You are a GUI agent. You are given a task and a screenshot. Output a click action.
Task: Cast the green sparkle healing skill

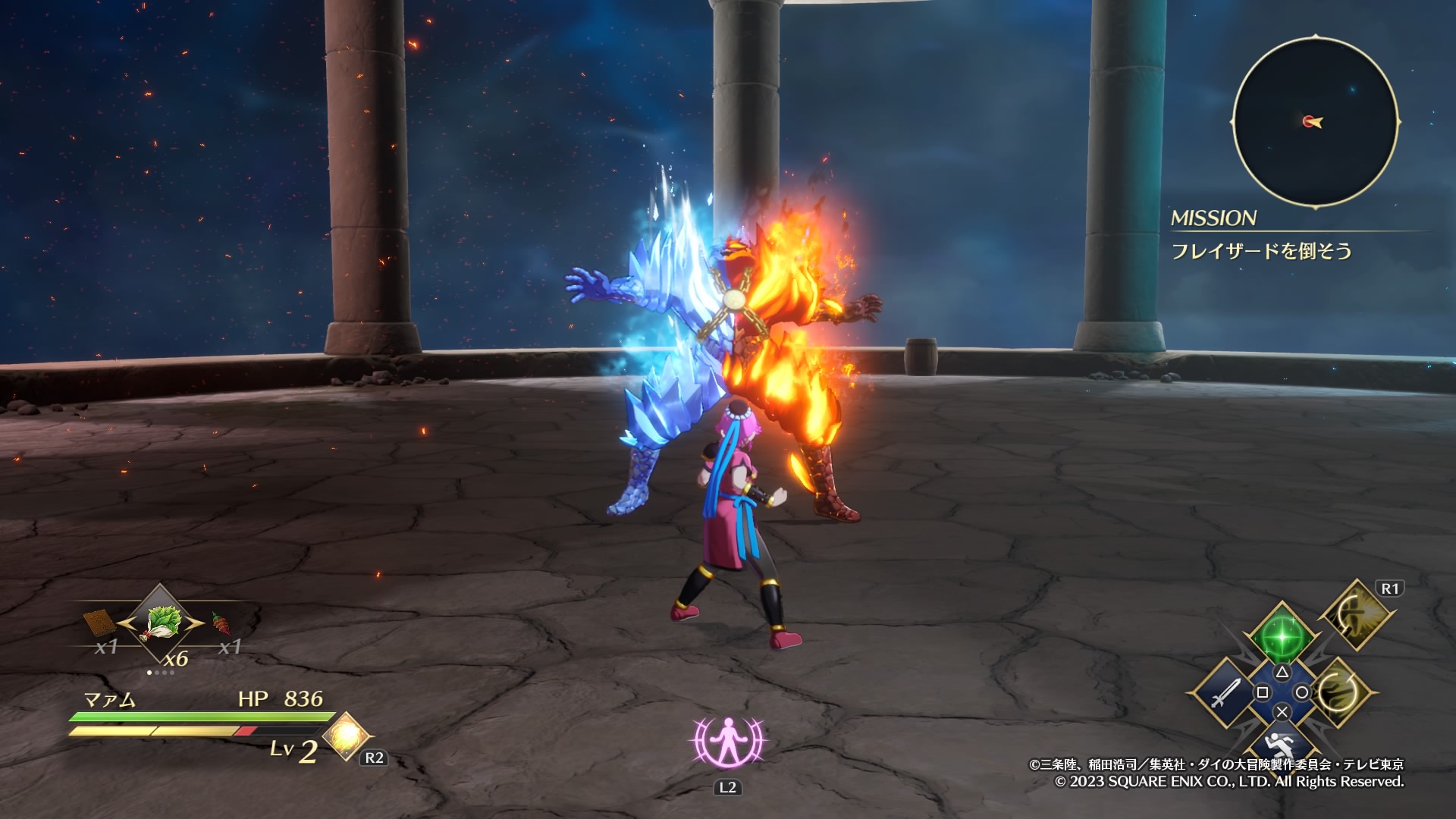pyautogui.click(x=1282, y=634)
